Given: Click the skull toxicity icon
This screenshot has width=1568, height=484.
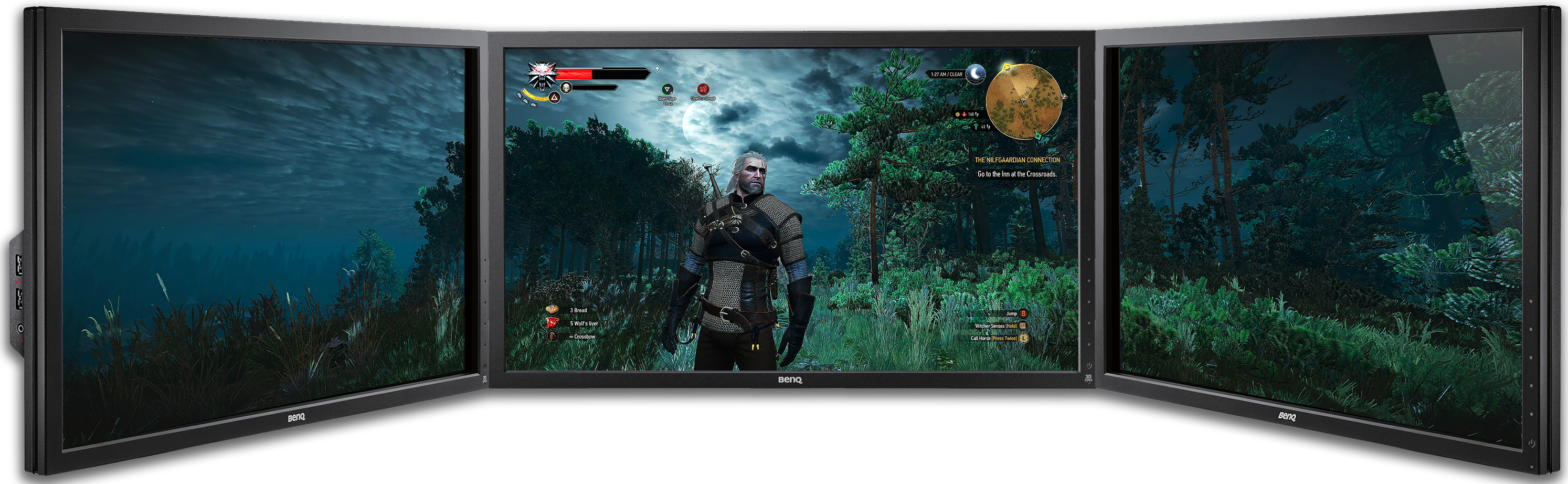Looking at the screenshot, I should [x=566, y=88].
